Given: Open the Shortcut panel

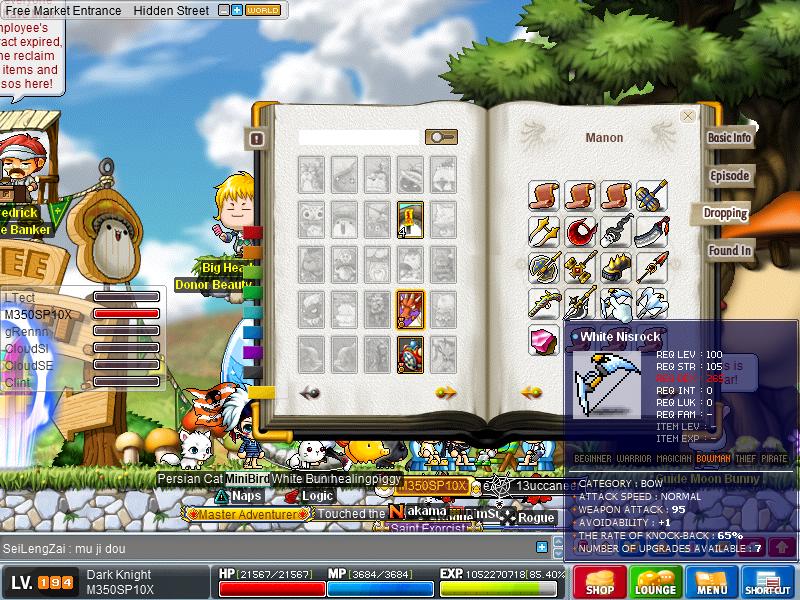Looking at the screenshot, I should point(768,581).
